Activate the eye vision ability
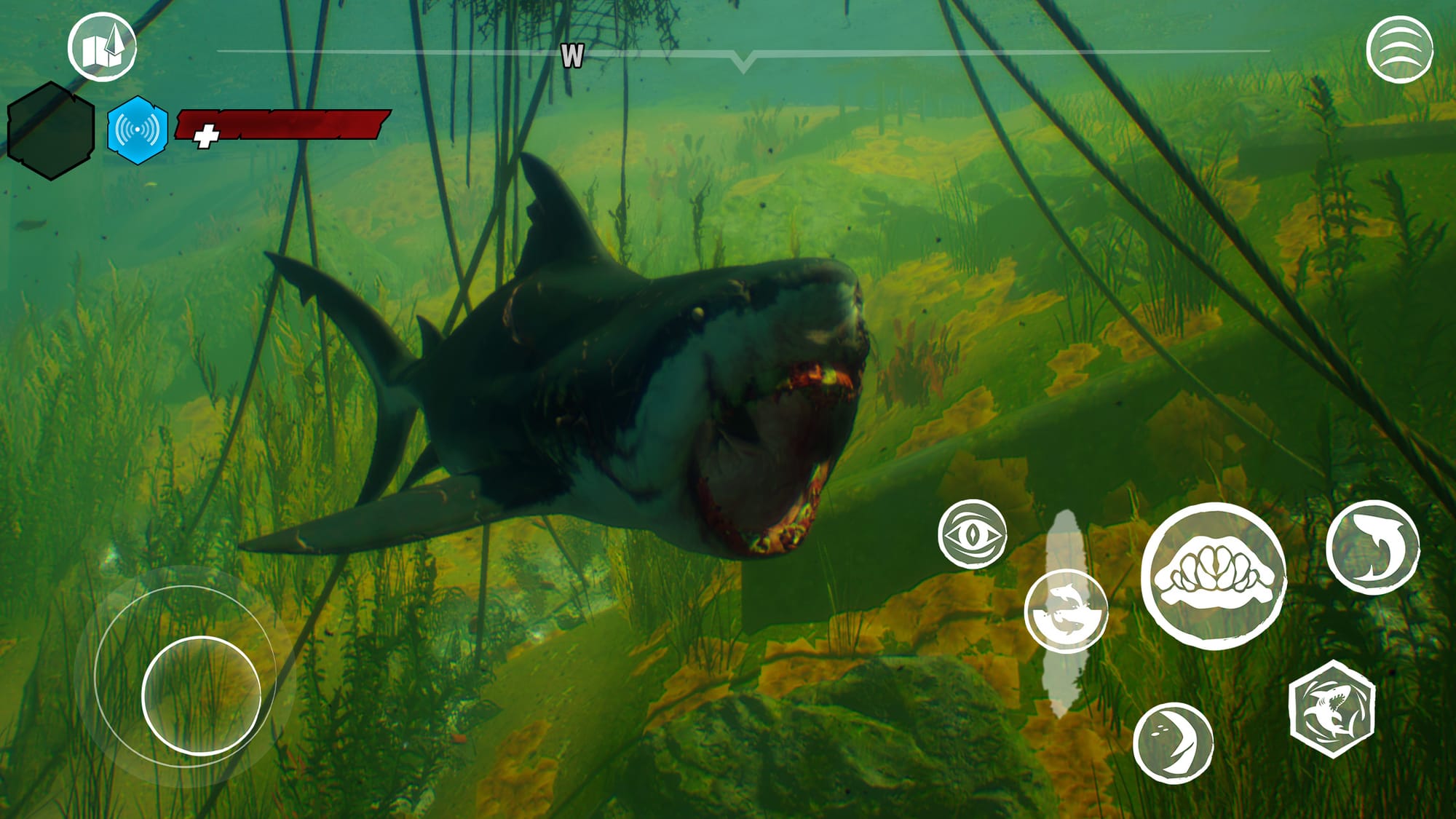The width and height of the screenshot is (1456, 819). [972, 534]
